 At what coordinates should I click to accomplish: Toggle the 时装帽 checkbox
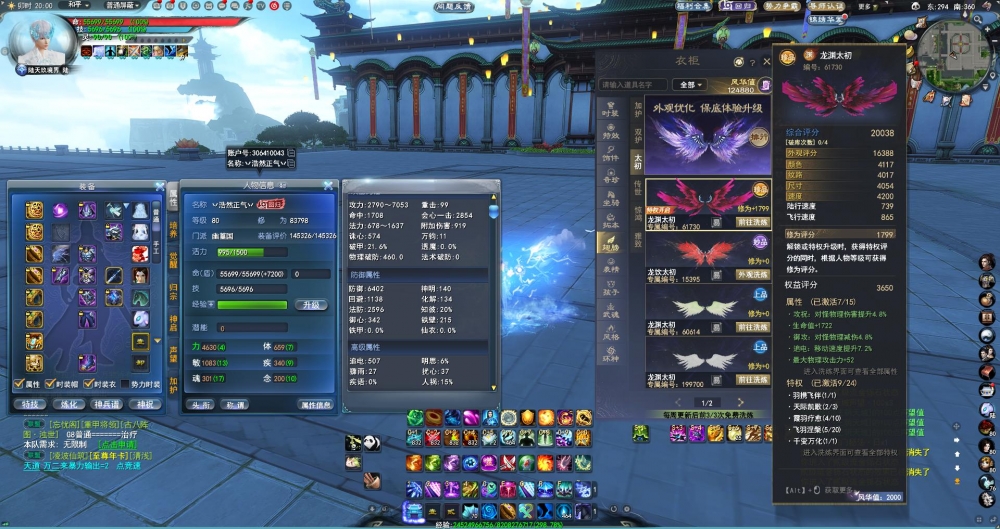51,384
